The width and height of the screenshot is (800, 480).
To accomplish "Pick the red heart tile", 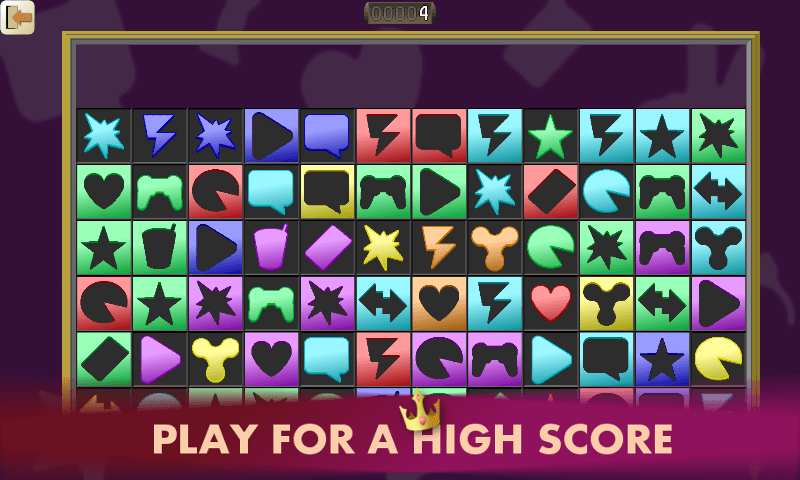I will pos(551,303).
